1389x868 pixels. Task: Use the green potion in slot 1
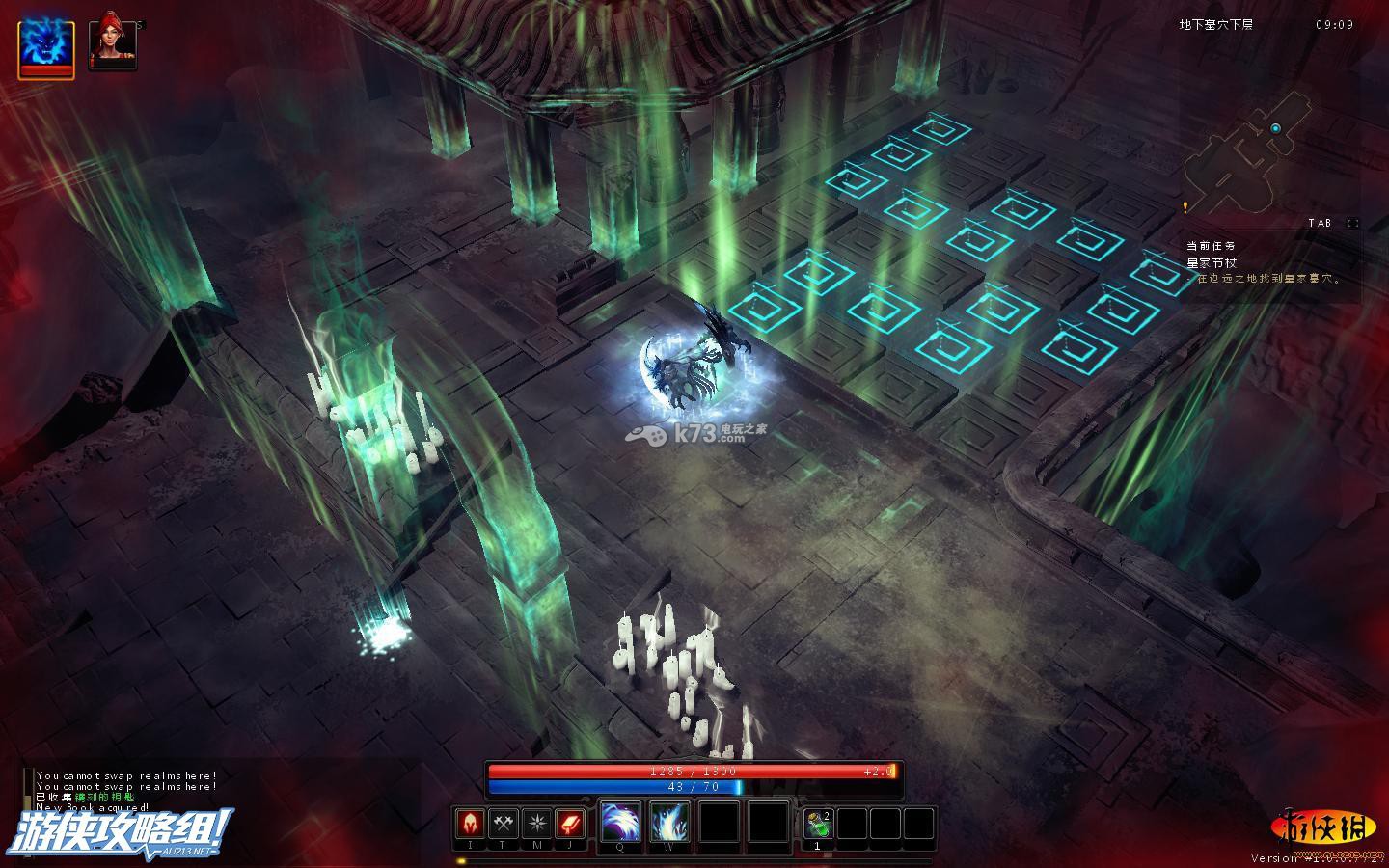(x=818, y=825)
